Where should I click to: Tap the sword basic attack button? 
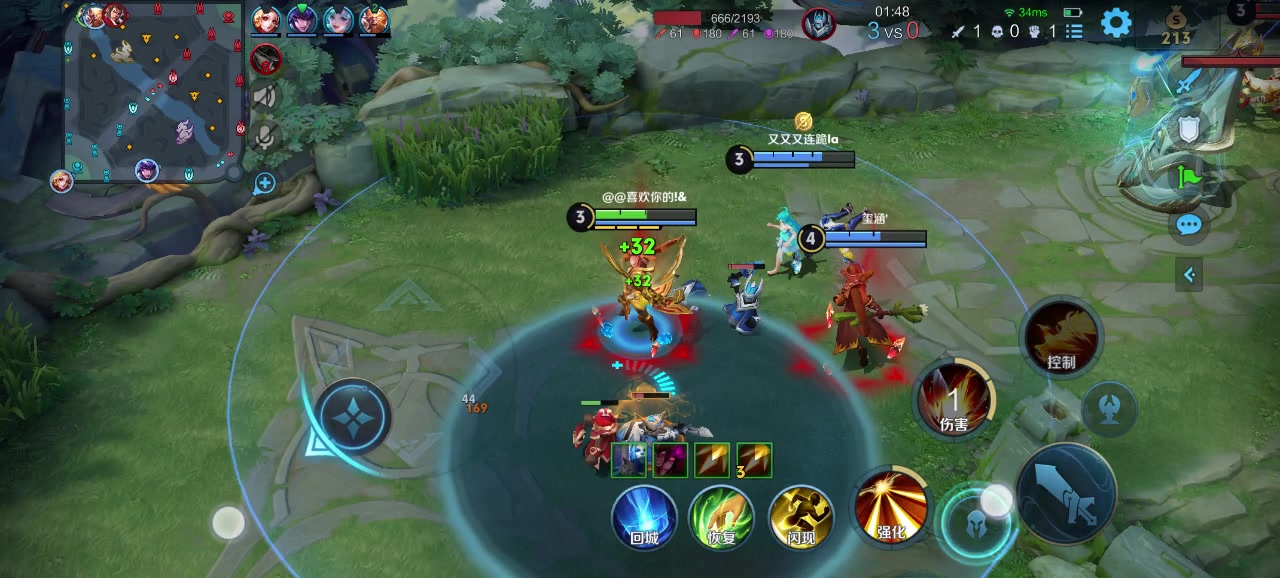(x=1066, y=493)
